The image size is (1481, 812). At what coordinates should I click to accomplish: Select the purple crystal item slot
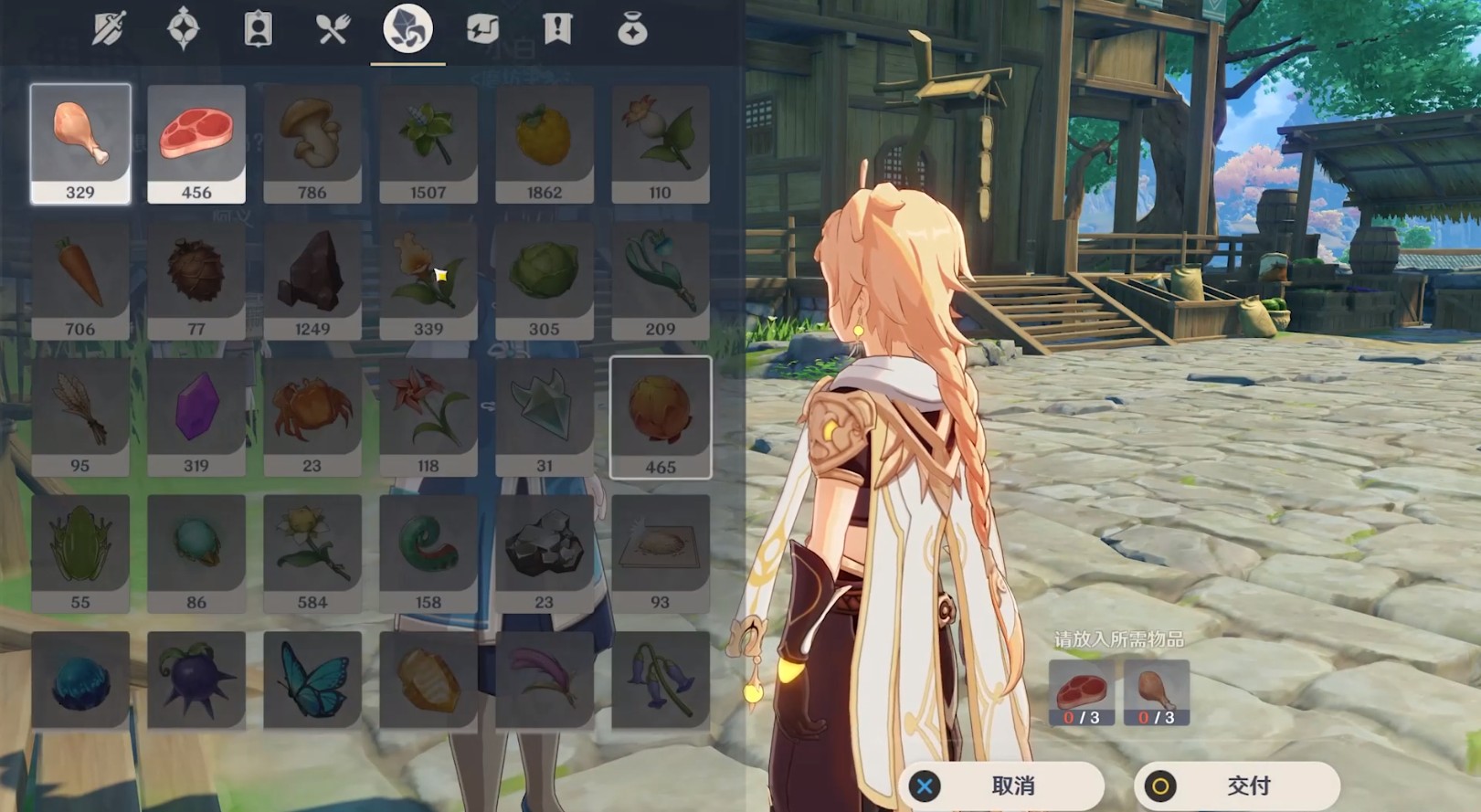(196, 417)
